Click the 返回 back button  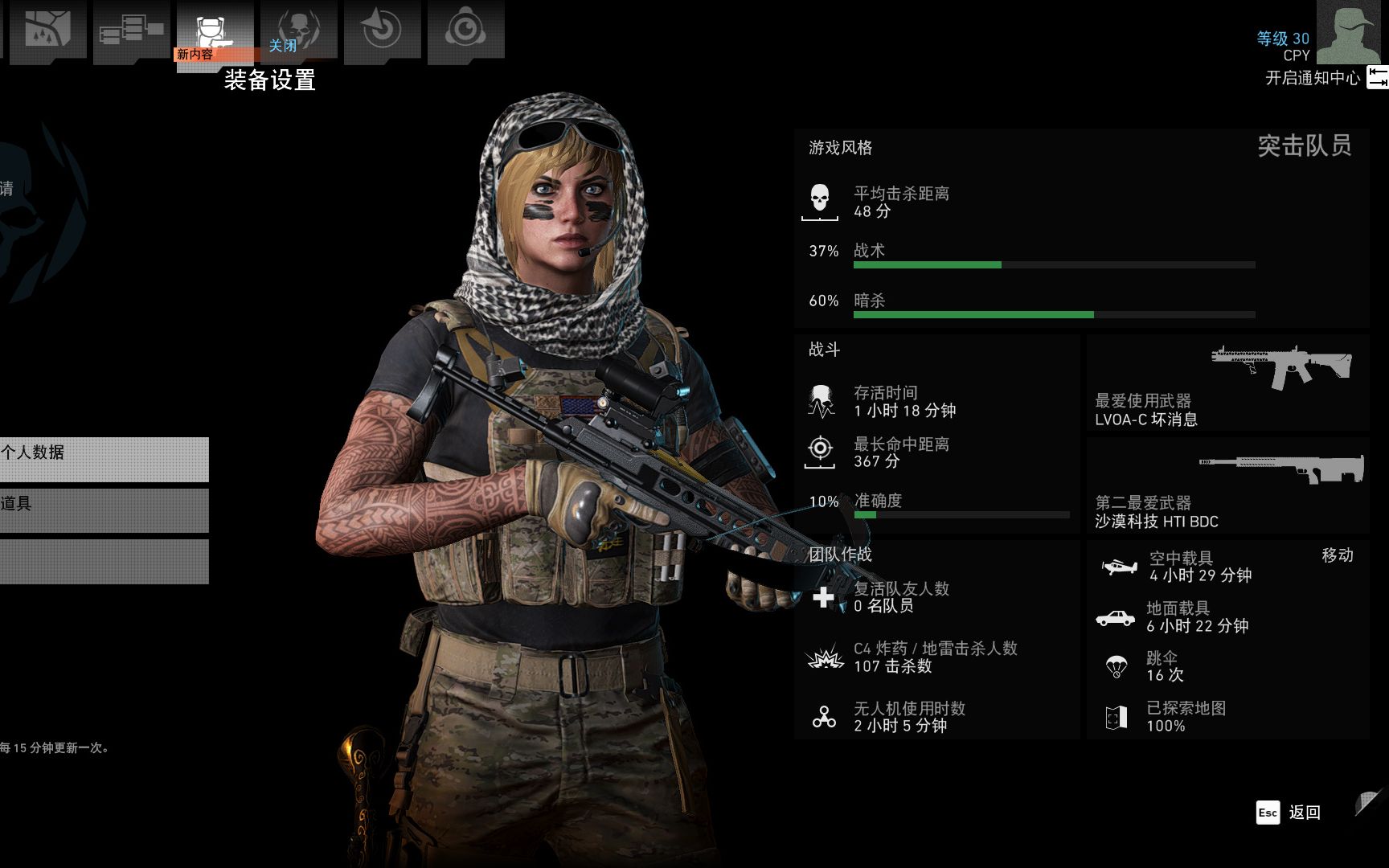[1289, 813]
